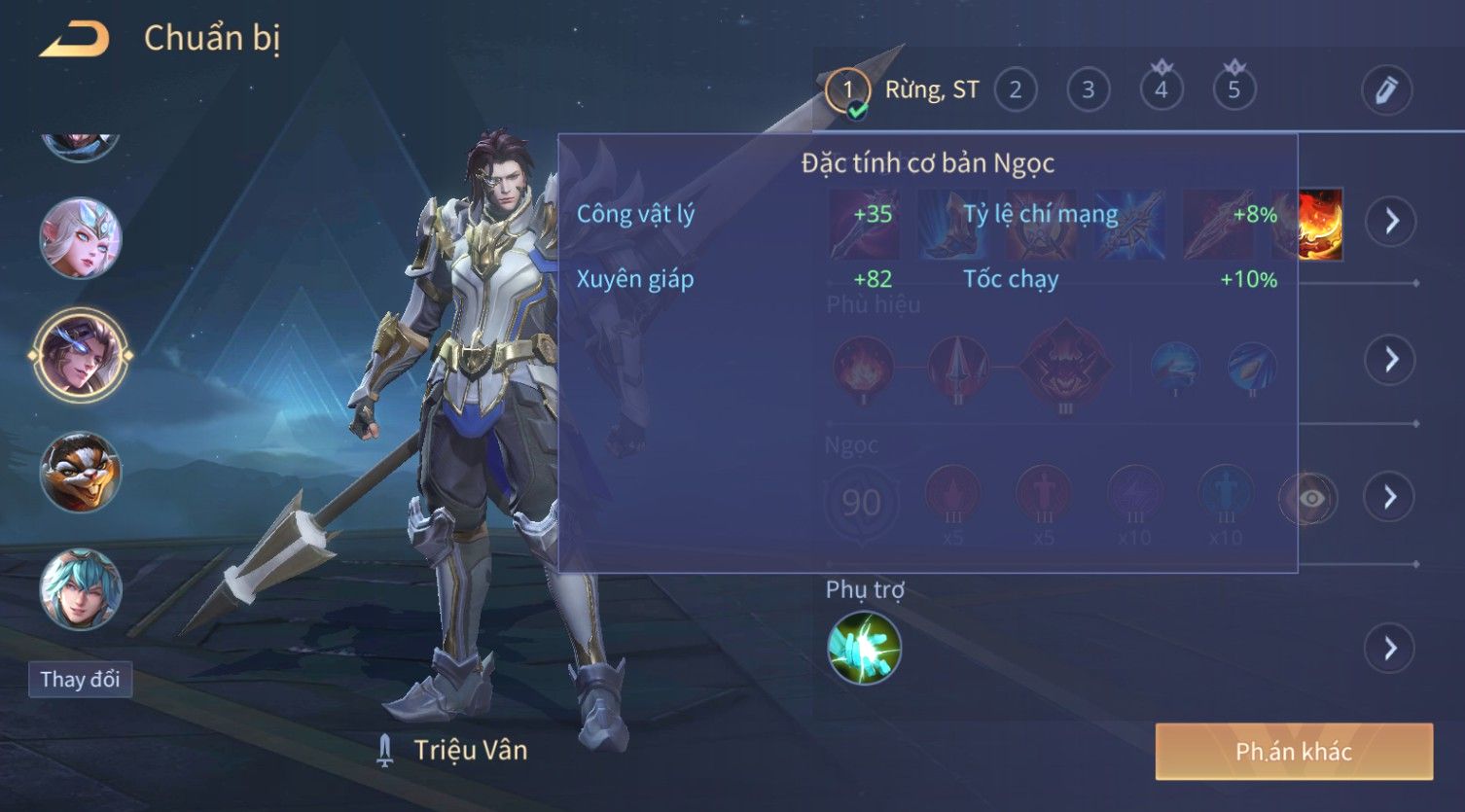Viewport: 1465px width, 812px height.
Task: Open the equipment build arrow
Action: coord(1391,222)
